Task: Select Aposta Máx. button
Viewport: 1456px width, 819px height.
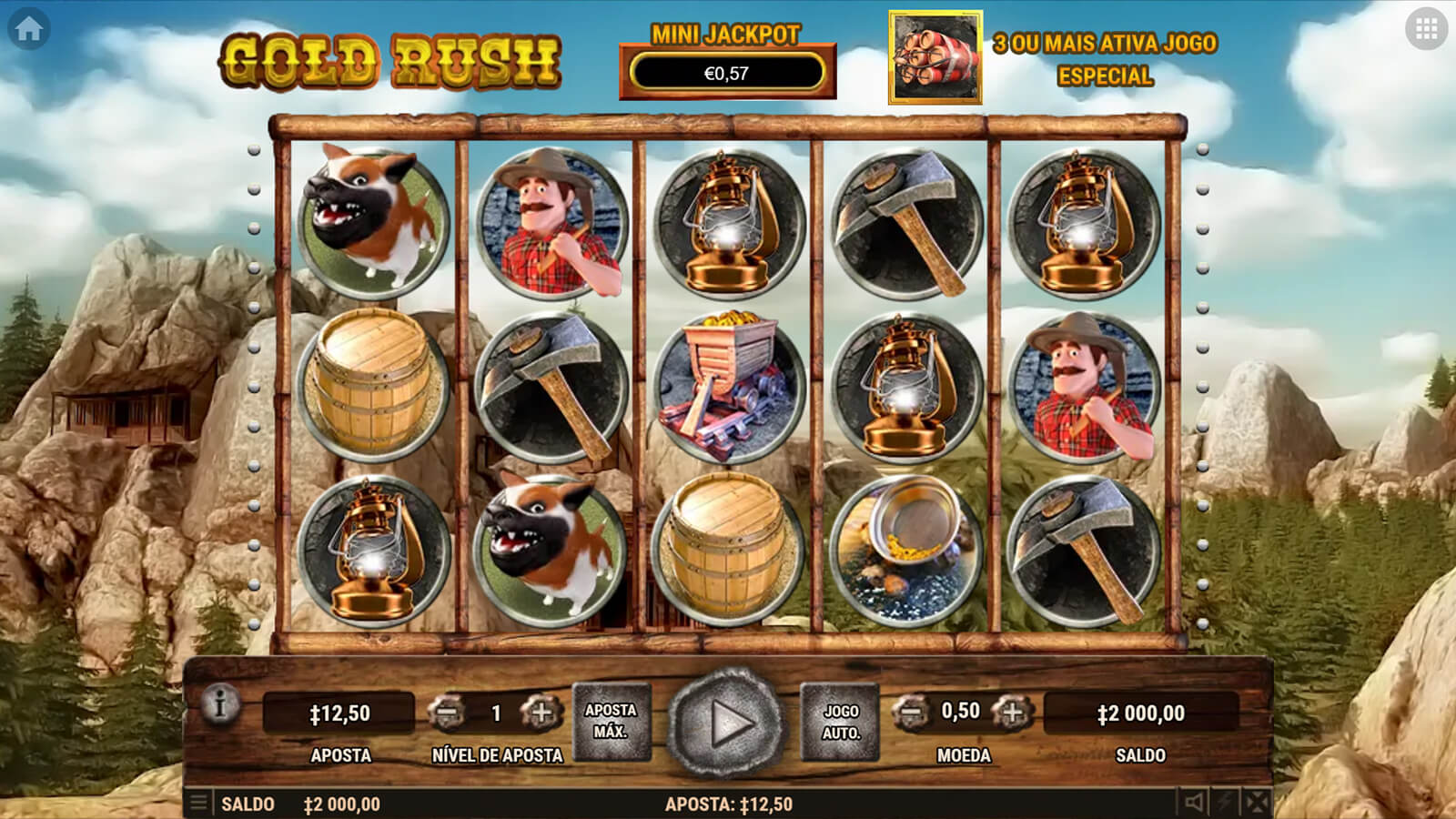Action: (611, 722)
